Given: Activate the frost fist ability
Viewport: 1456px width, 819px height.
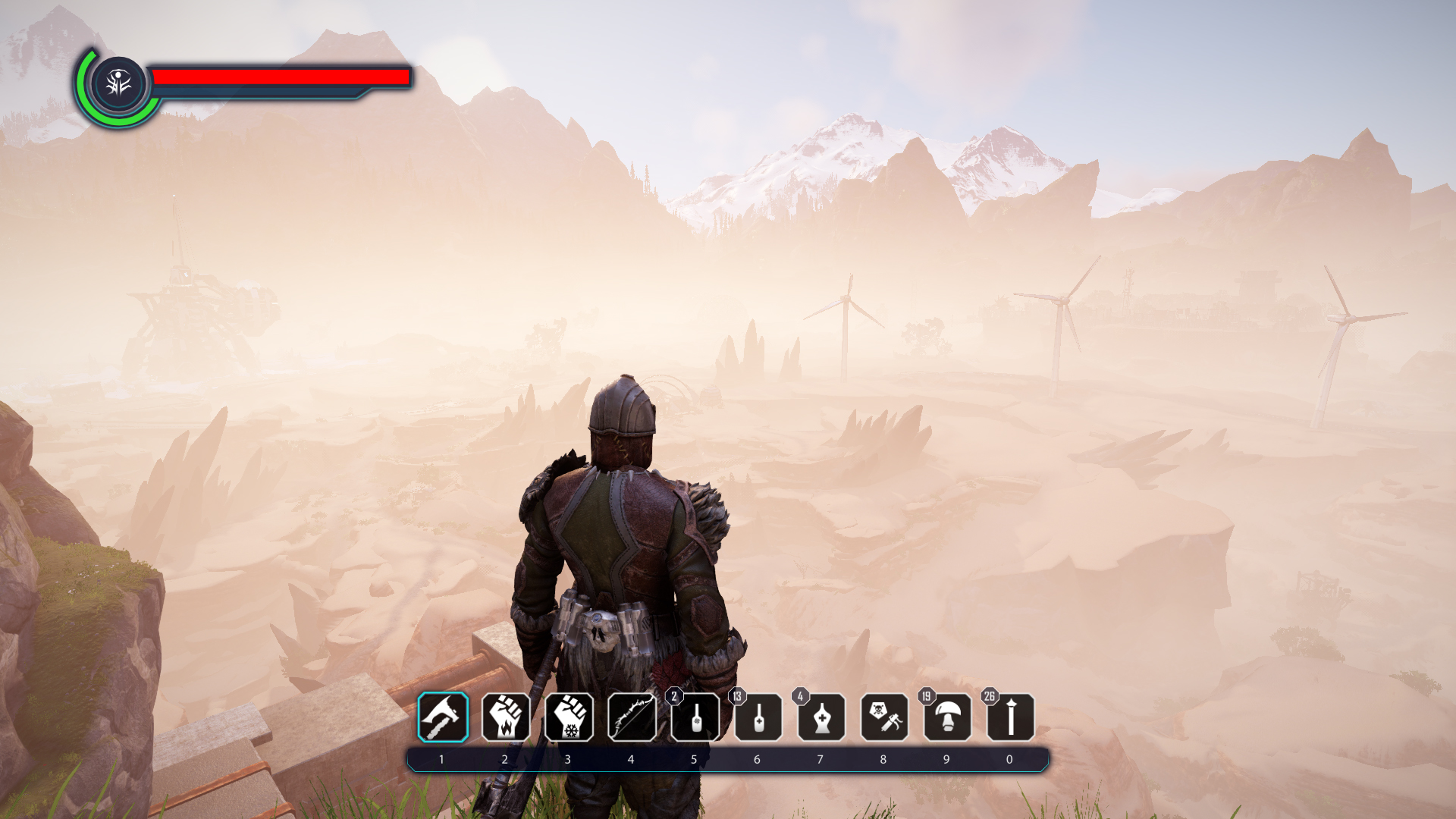Looking at the screenshot, I should tap(569, 717).
